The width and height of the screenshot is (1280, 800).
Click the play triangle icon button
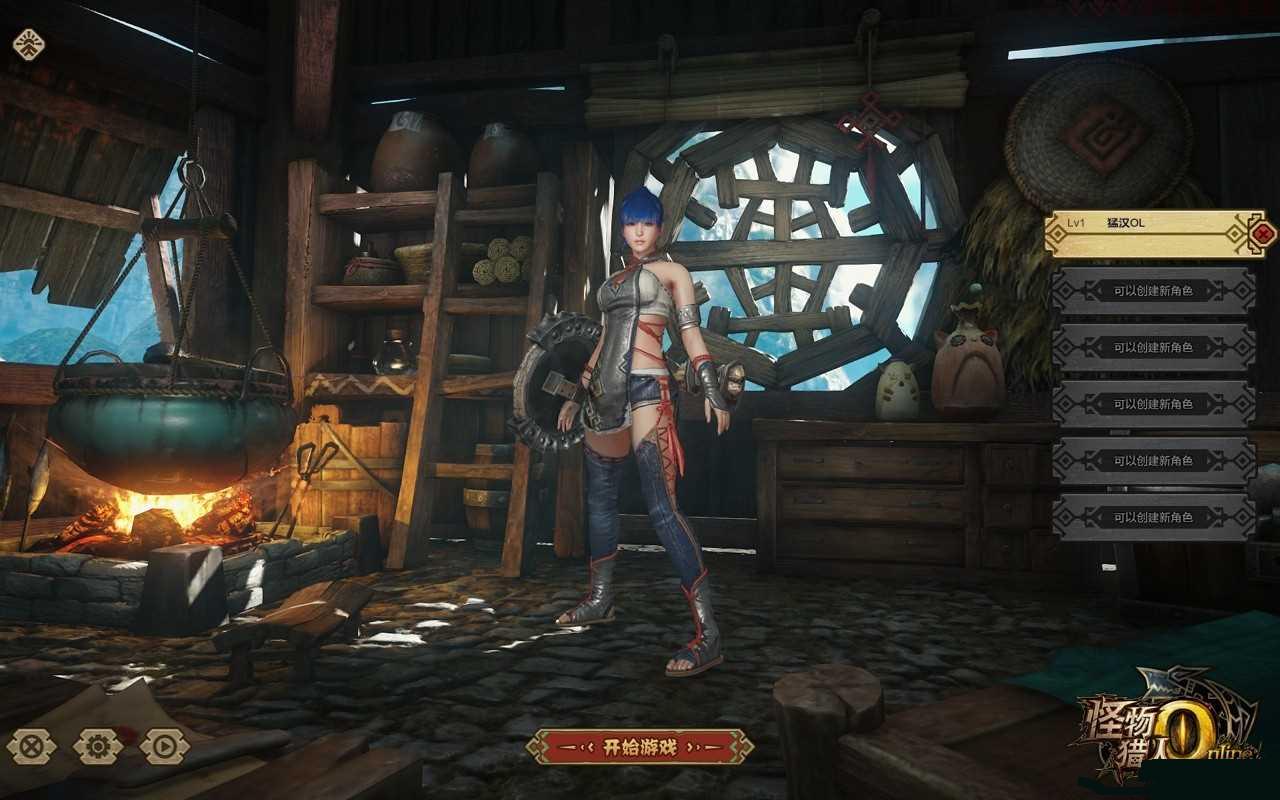click(165, 746)
